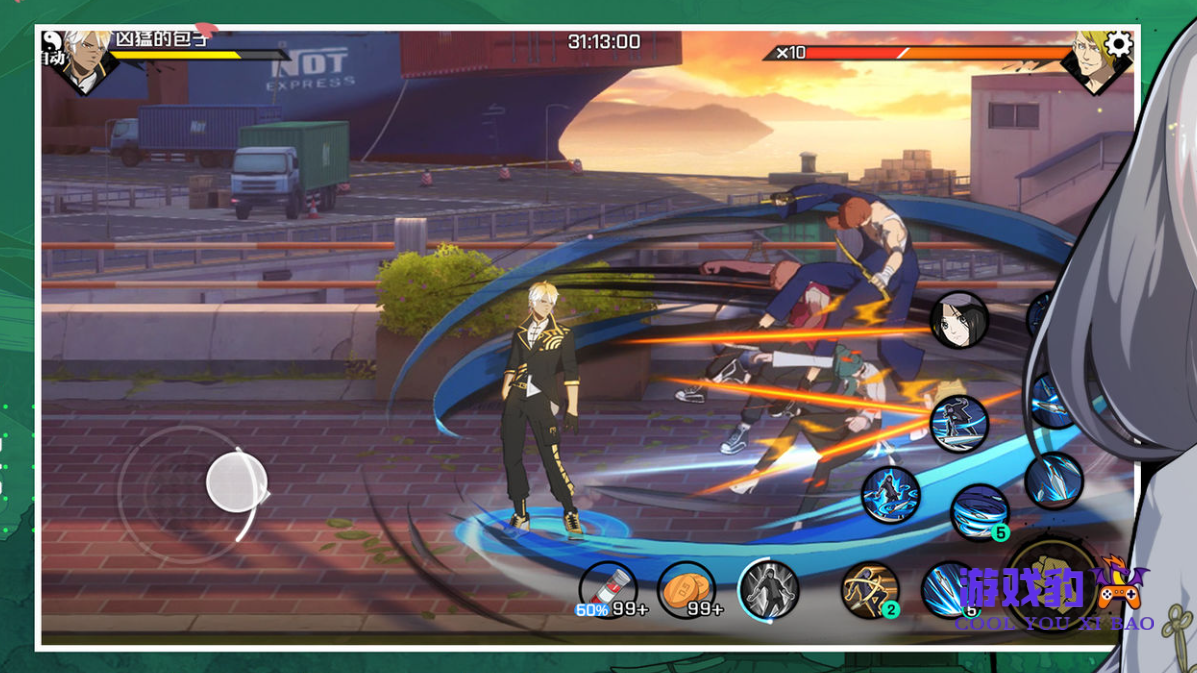Toggle the yin-yang auto-battle button
Screen dimensions: 1197x673
coord(53,41)
